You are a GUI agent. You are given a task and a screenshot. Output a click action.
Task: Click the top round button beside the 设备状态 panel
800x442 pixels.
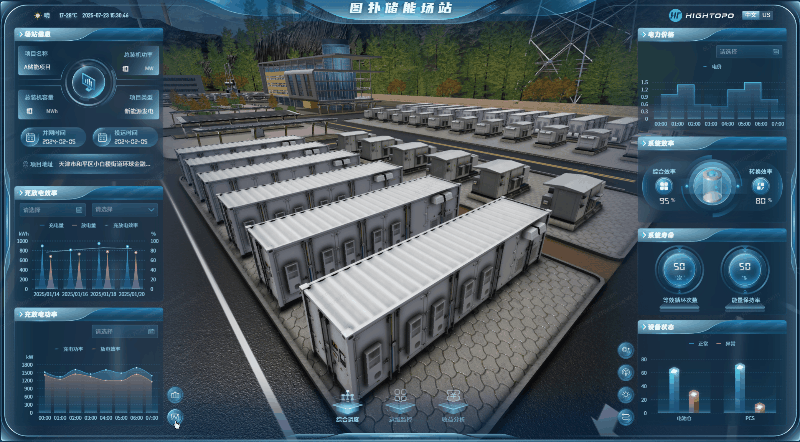coord(626,350)
